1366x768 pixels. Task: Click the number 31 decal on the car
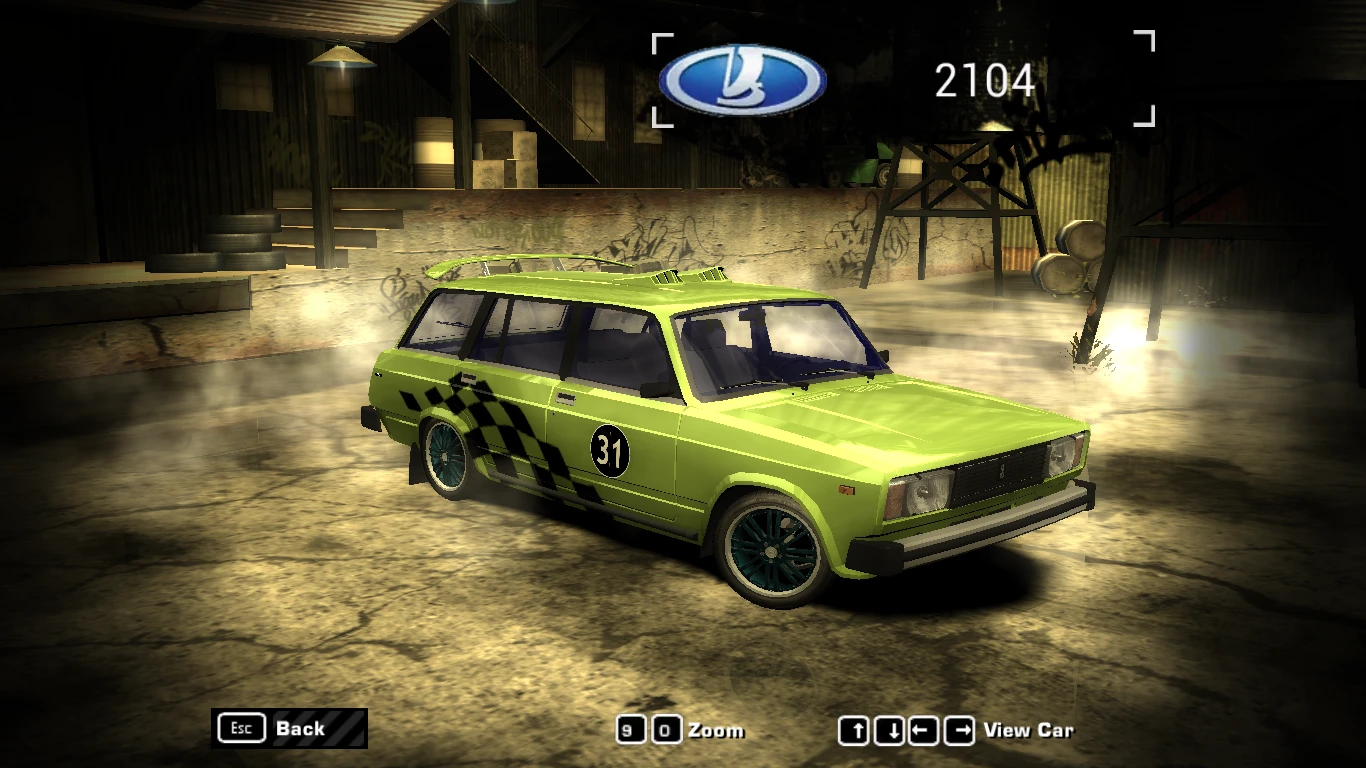(608, 450)
